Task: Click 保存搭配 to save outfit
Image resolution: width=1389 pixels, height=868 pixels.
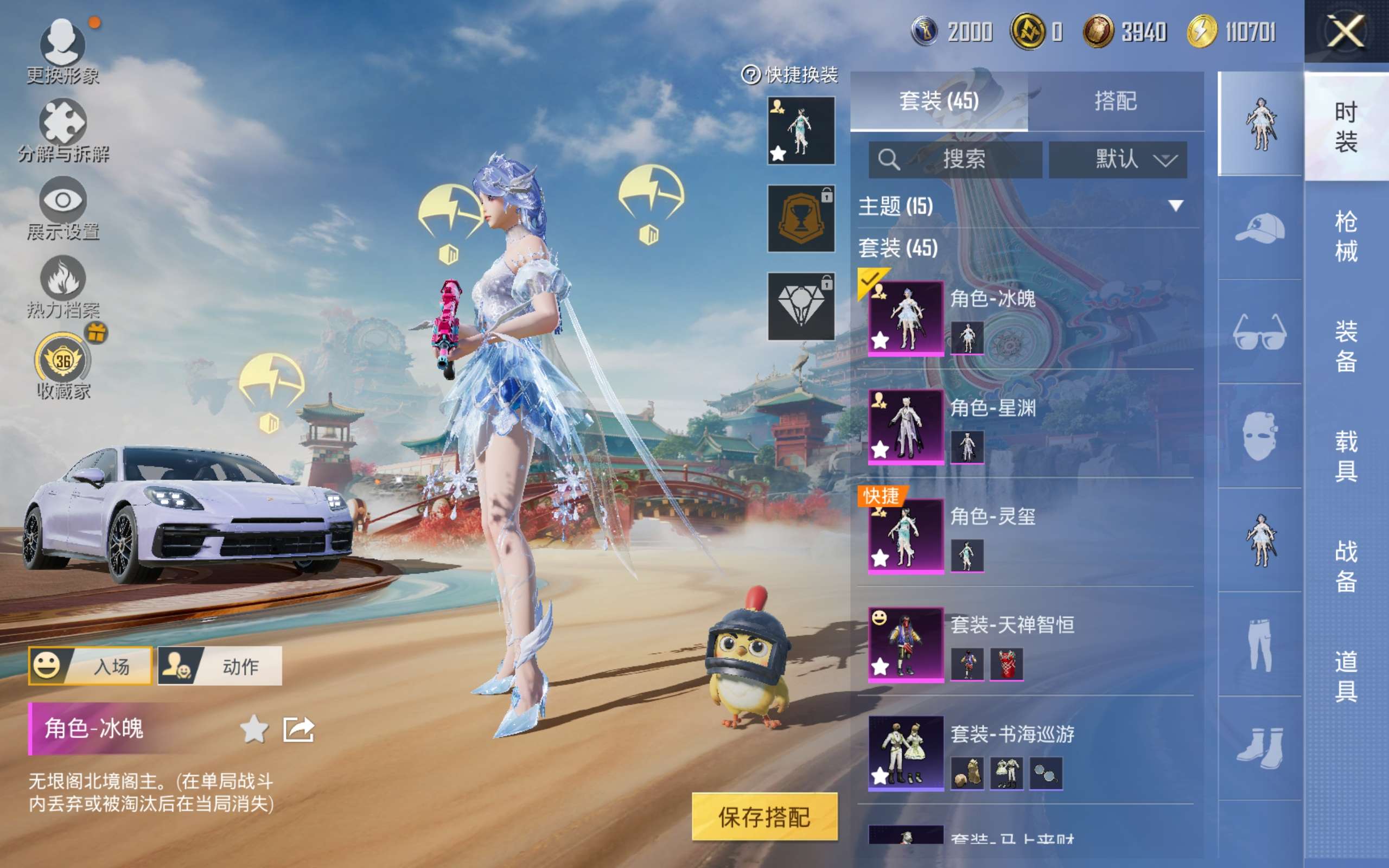Action: [x=764, y=816]
